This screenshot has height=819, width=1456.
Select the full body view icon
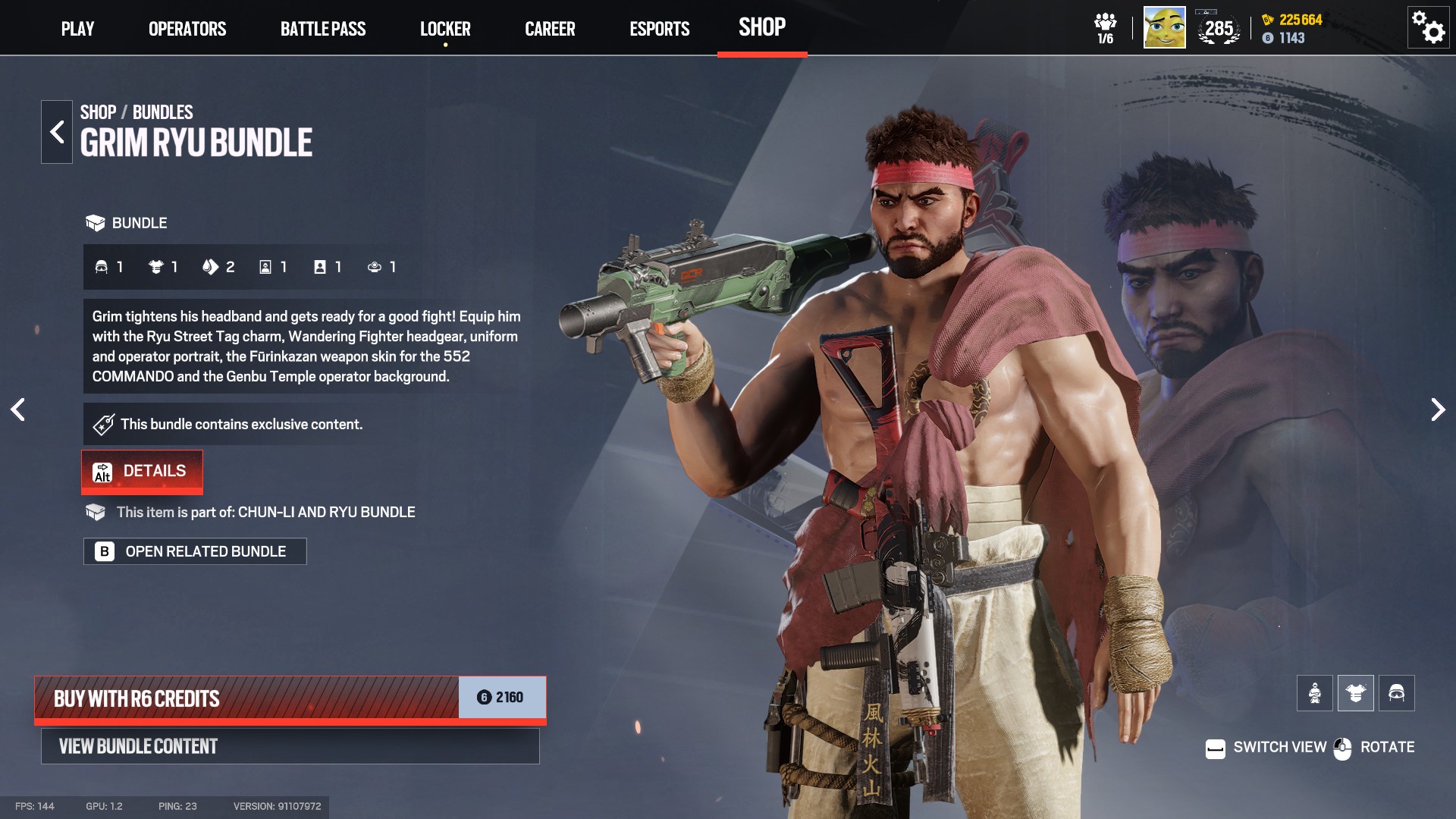[1314, 693]
